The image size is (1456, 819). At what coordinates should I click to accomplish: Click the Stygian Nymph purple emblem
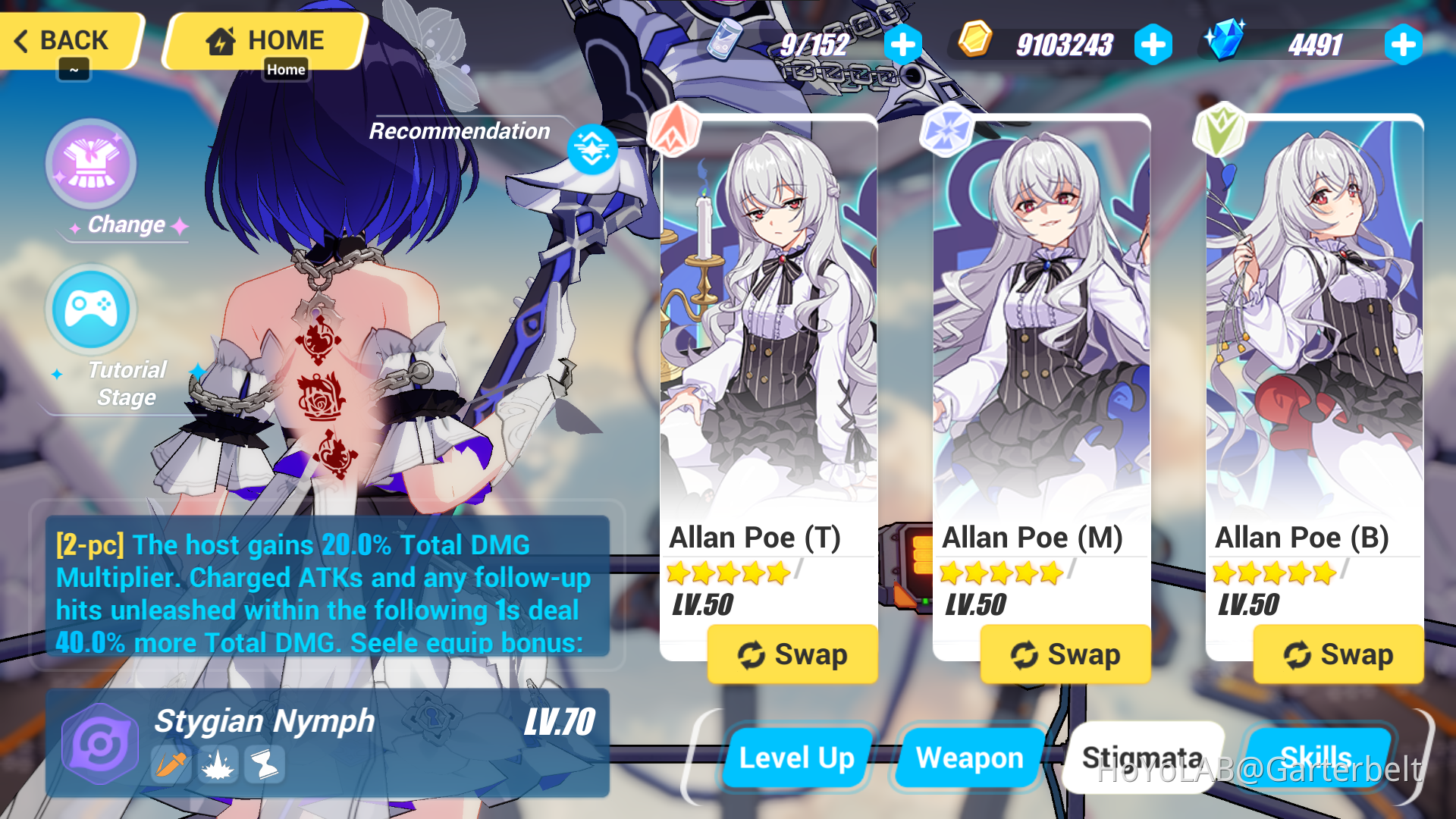pos(99,742)
